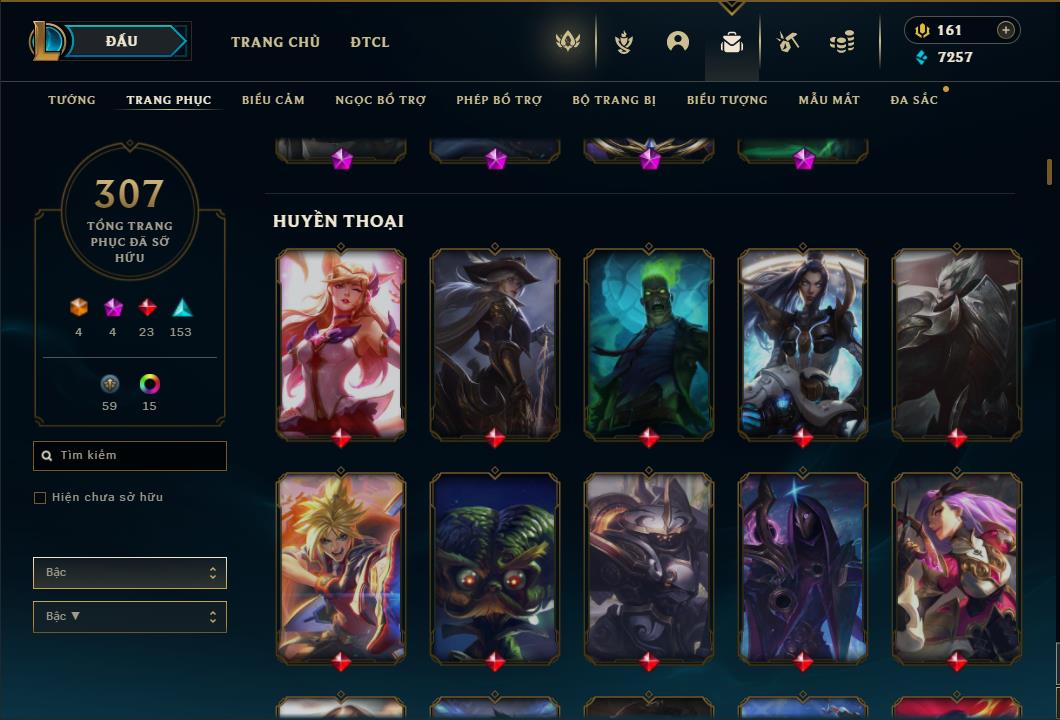Open the TRANG CHỦ home page
Image resolution: width=1060 pixels, height=720 pixels.
(275, 42)
